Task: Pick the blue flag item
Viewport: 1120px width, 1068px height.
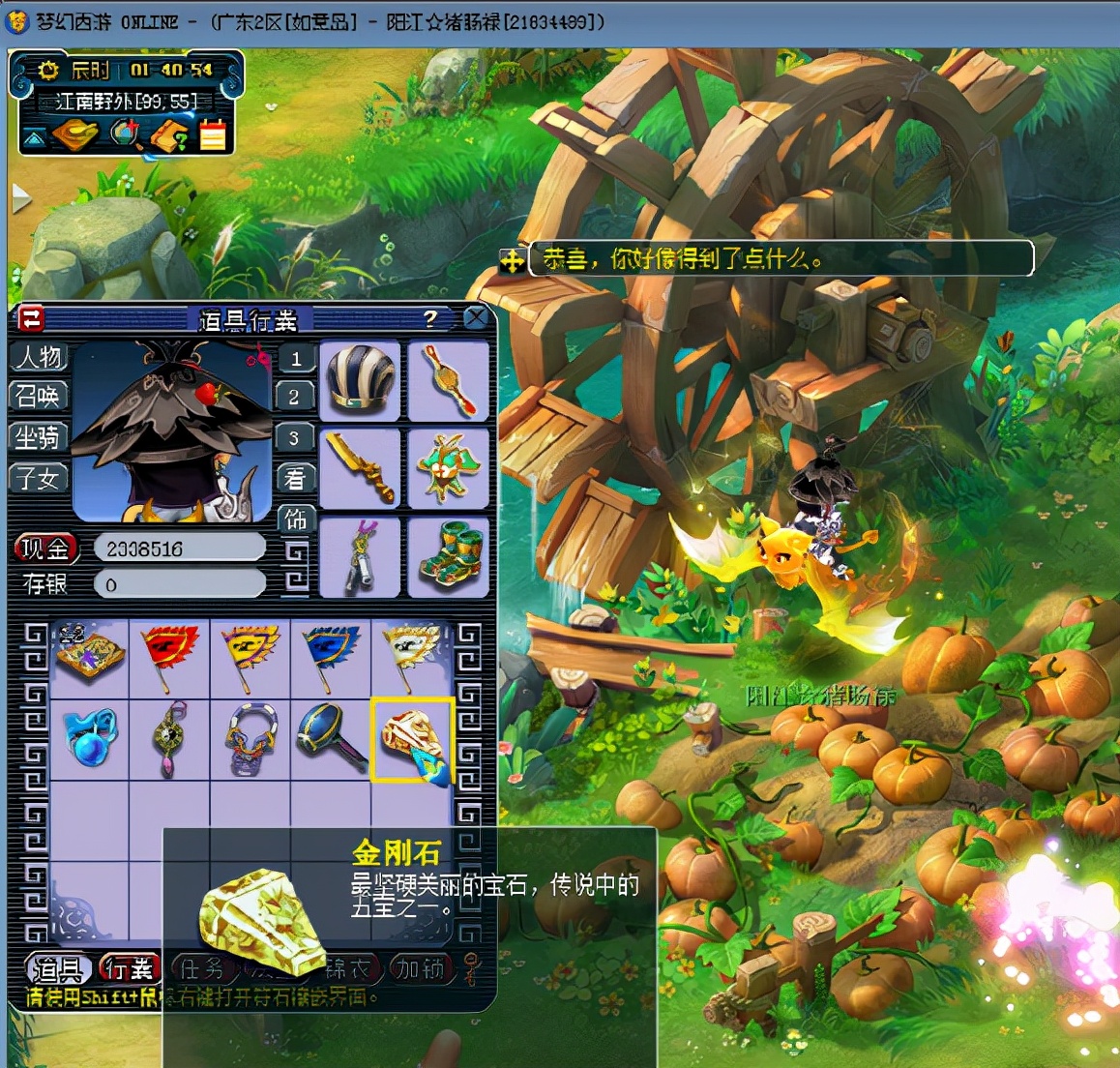Action: click(331, 657)
